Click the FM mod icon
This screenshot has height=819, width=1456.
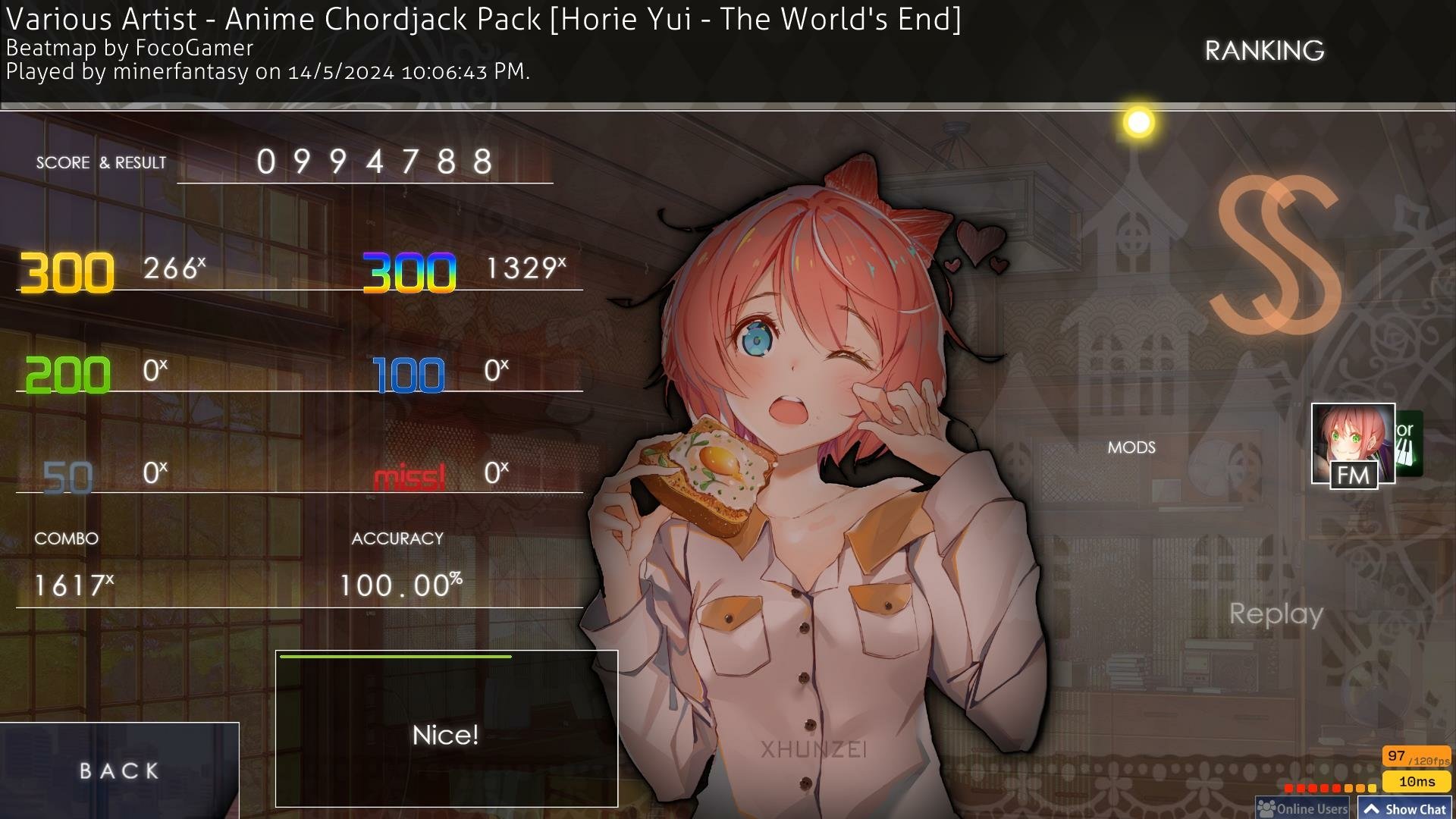click(x=1354, y=475)
